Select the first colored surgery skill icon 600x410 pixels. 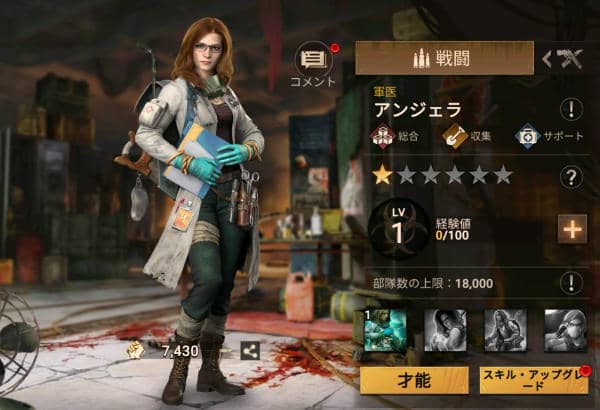(385, 330)
